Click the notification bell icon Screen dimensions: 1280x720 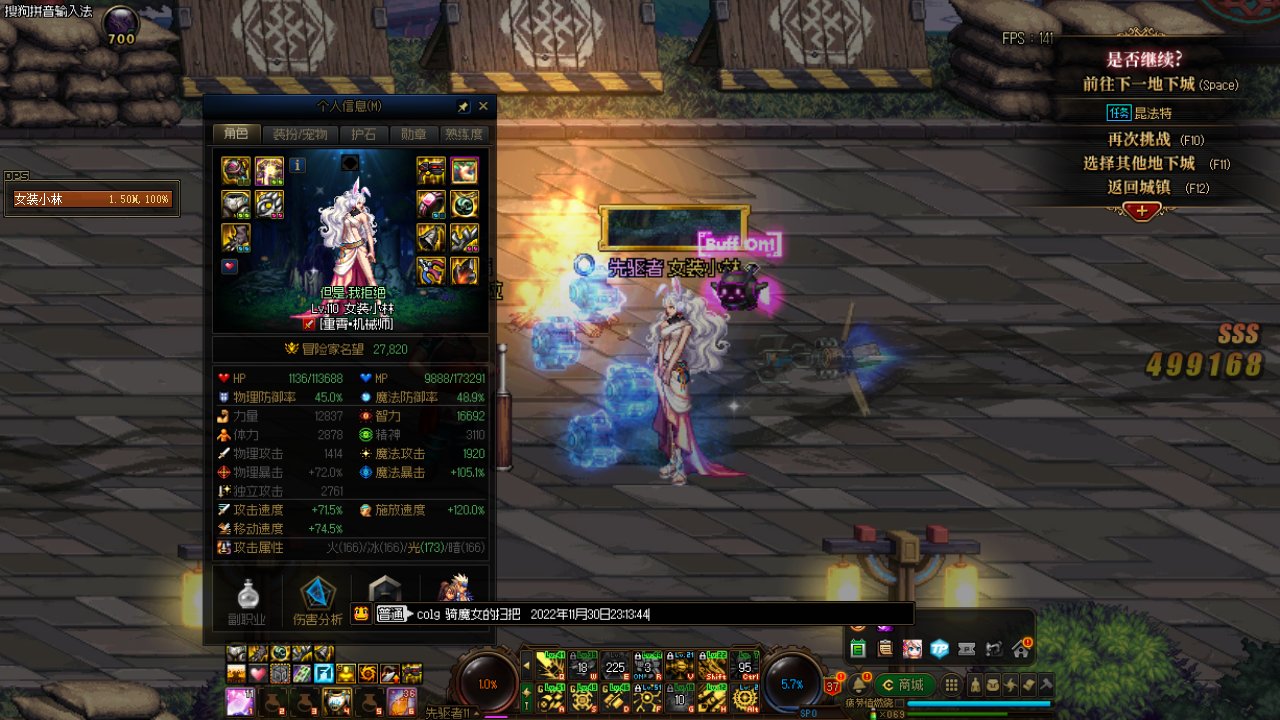click(x=859, y=685)
